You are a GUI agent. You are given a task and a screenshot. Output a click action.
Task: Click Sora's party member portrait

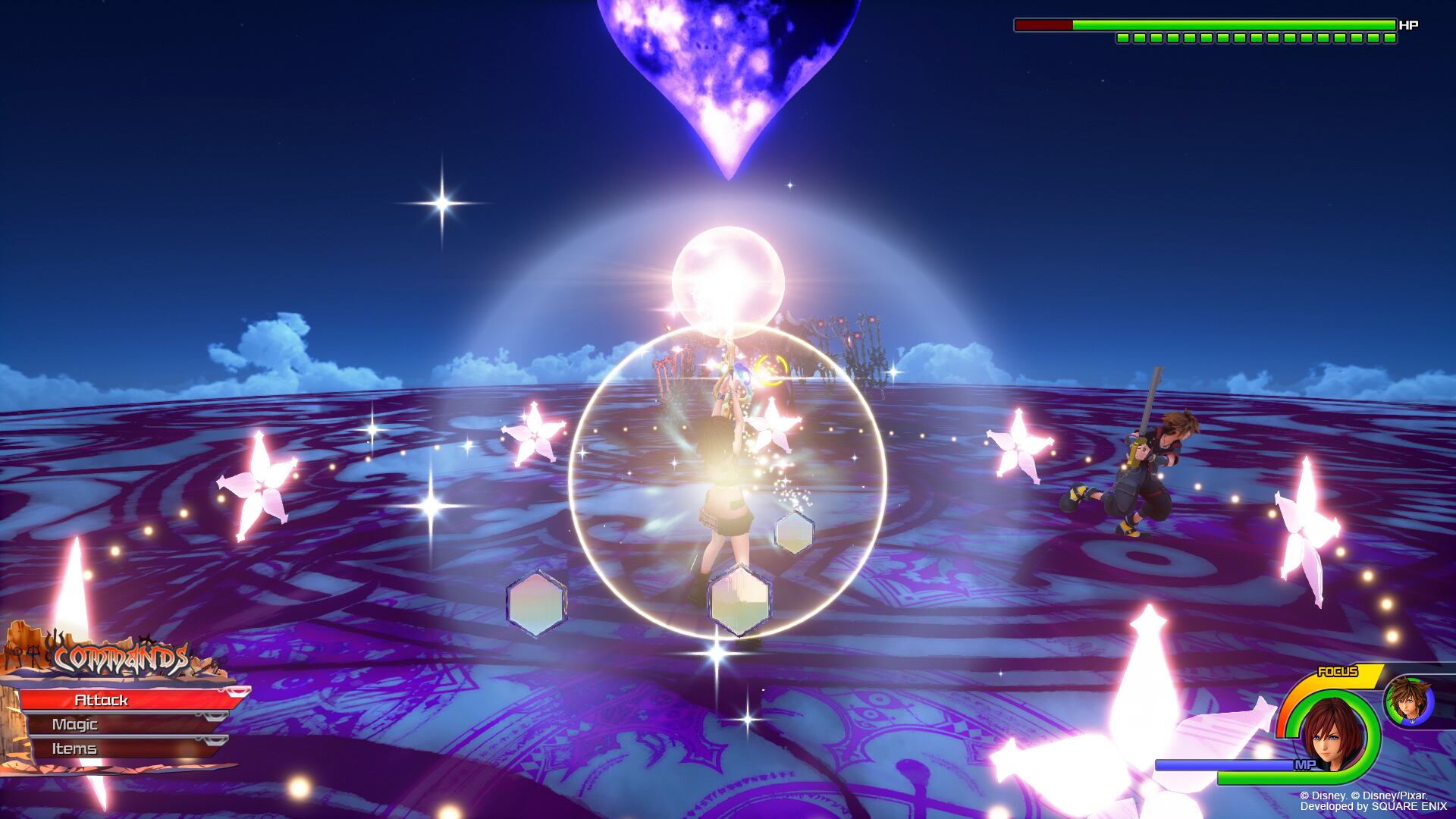click(1409, 701)
